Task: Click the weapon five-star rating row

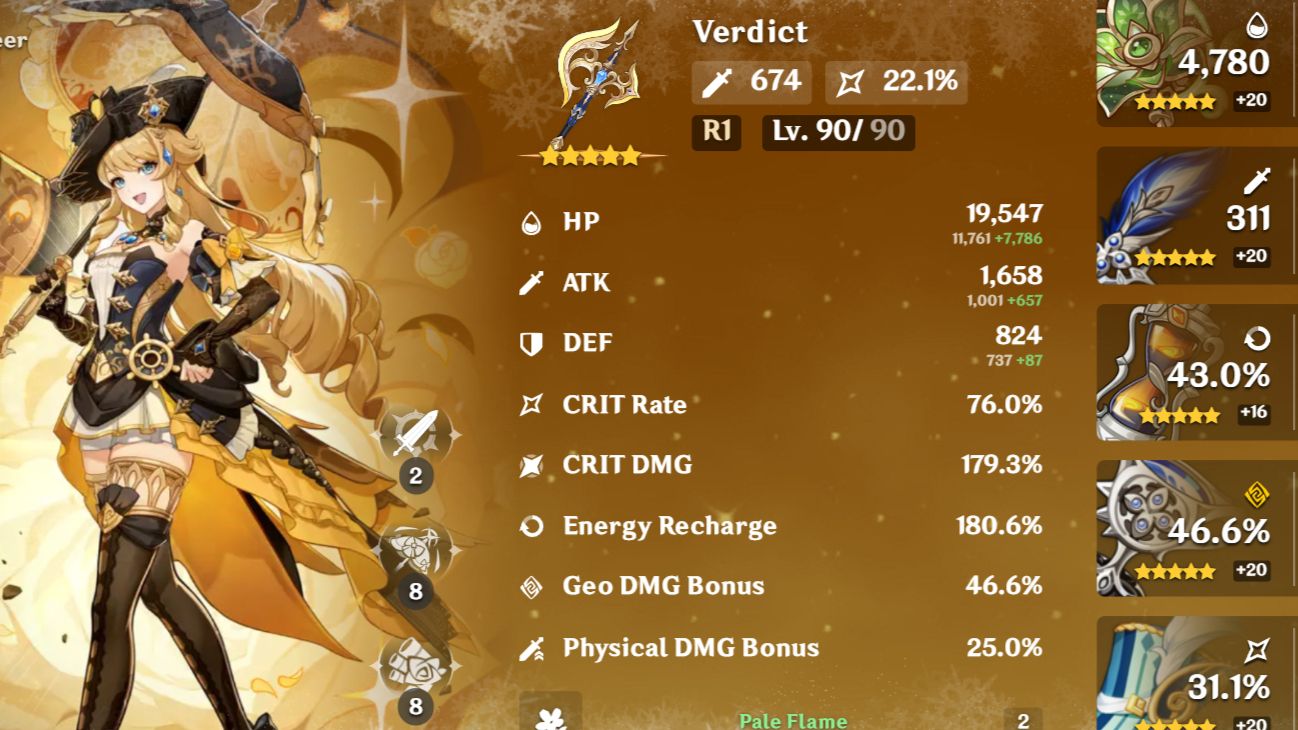Action: click(x=593, y=155)
